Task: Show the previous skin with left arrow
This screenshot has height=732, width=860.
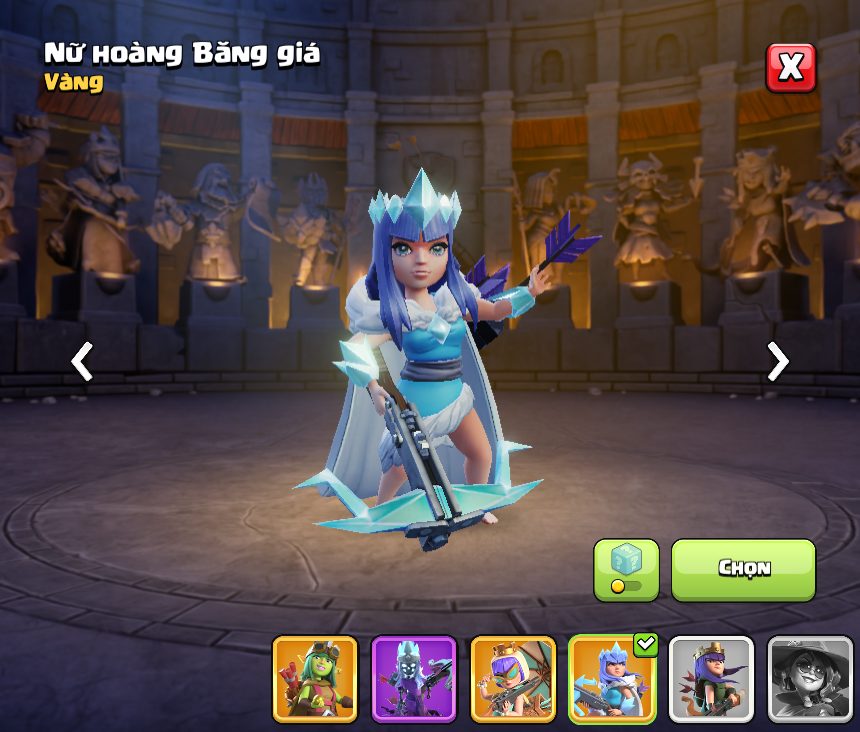Action: click(x=82, y=361)
